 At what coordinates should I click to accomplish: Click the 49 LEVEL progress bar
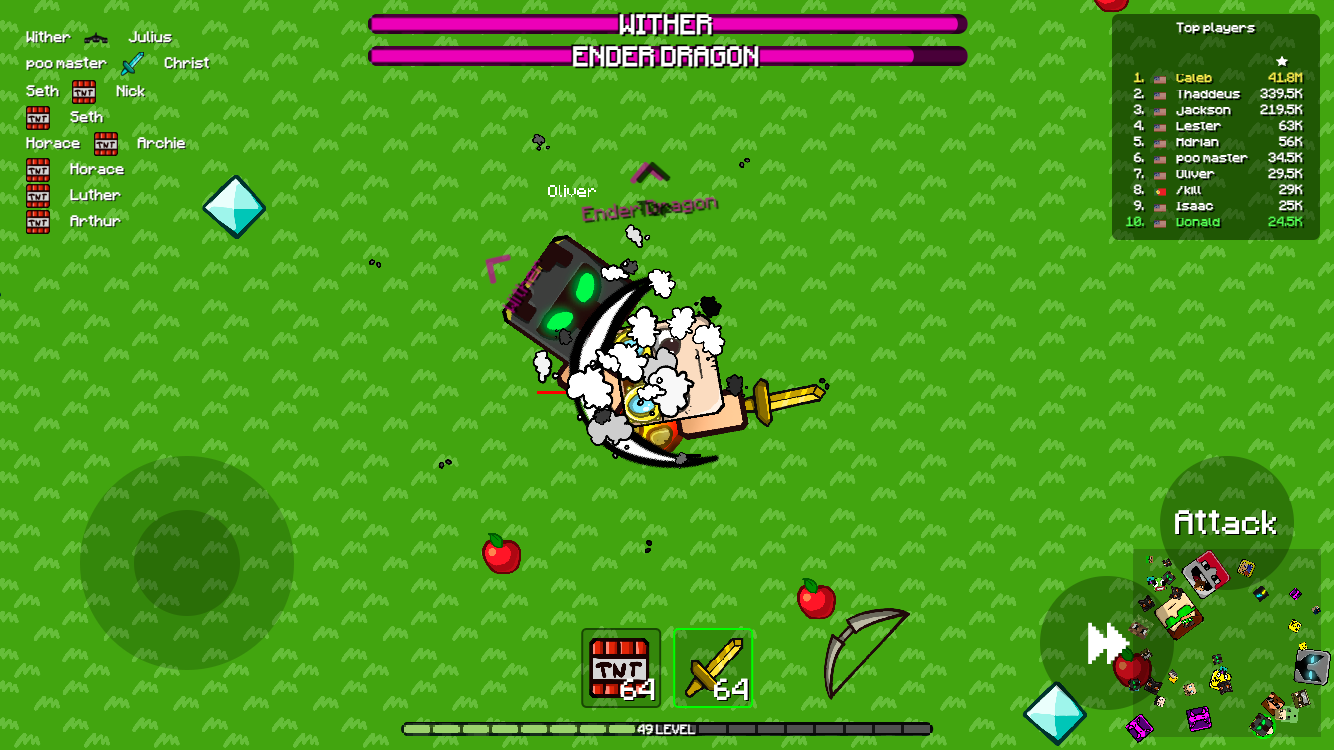(667, 731)
